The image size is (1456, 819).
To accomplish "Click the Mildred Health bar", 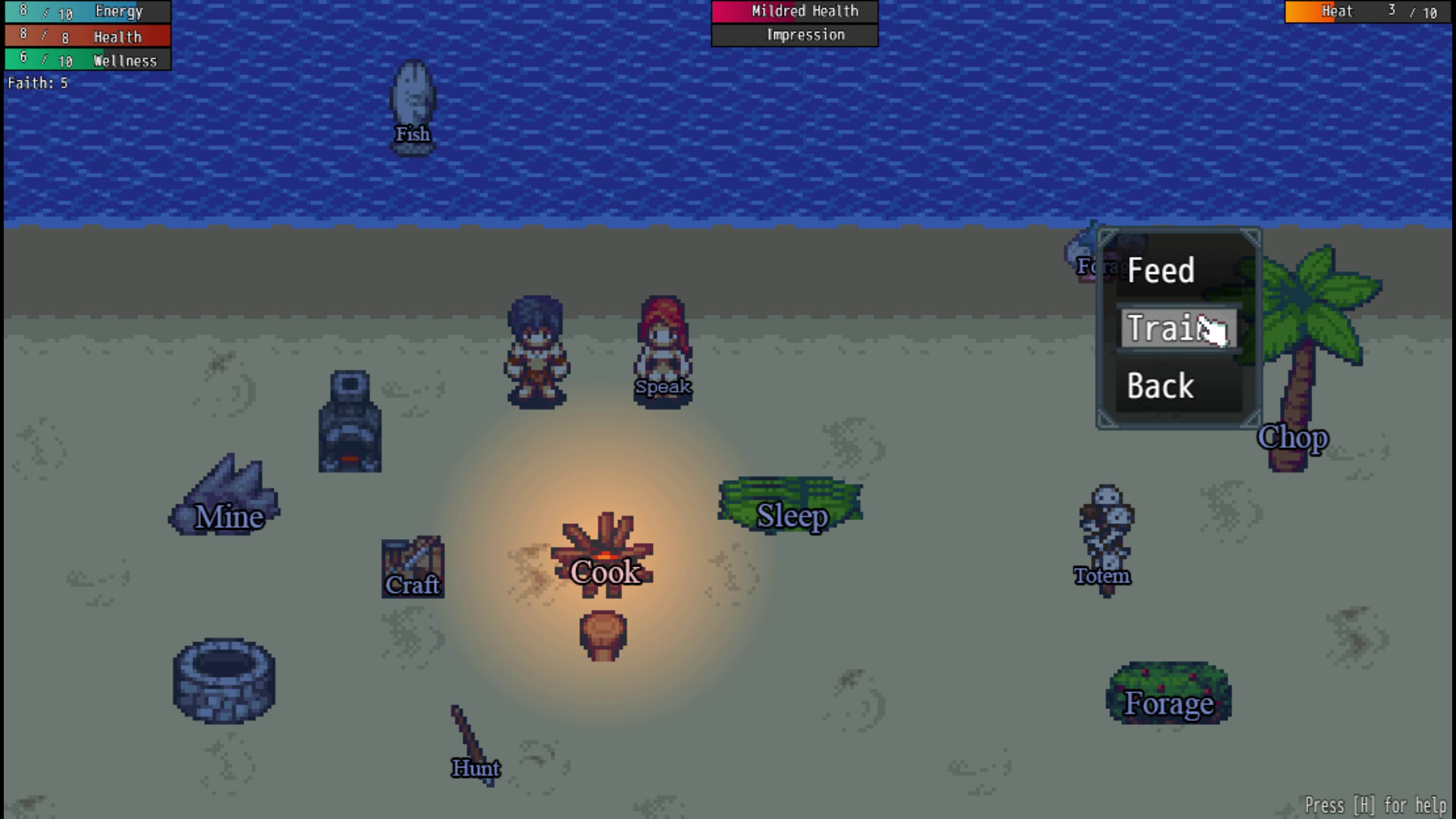I will [794, 11].
